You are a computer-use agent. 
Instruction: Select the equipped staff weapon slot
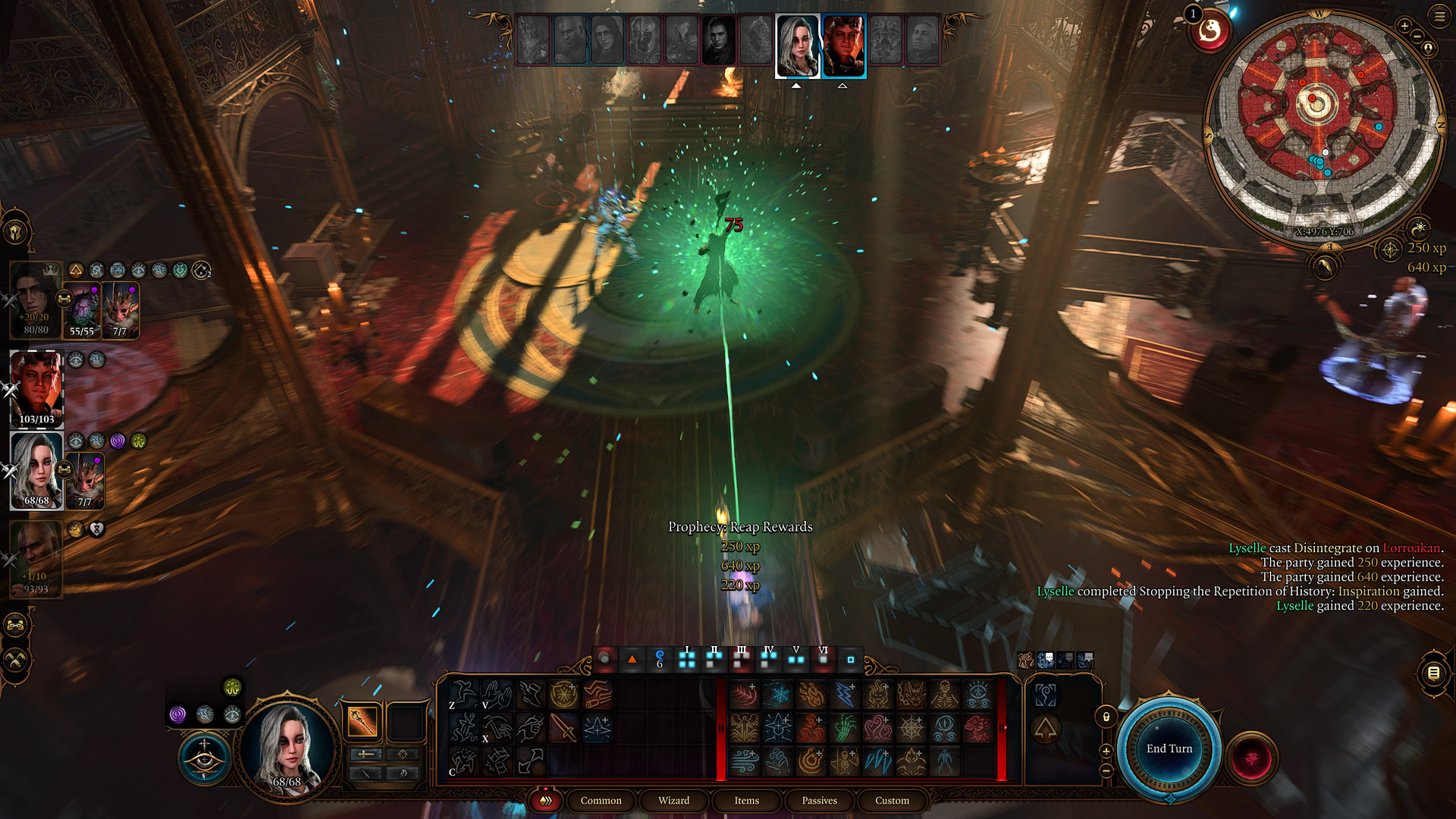pyautogui.click(x=362, y=721)
